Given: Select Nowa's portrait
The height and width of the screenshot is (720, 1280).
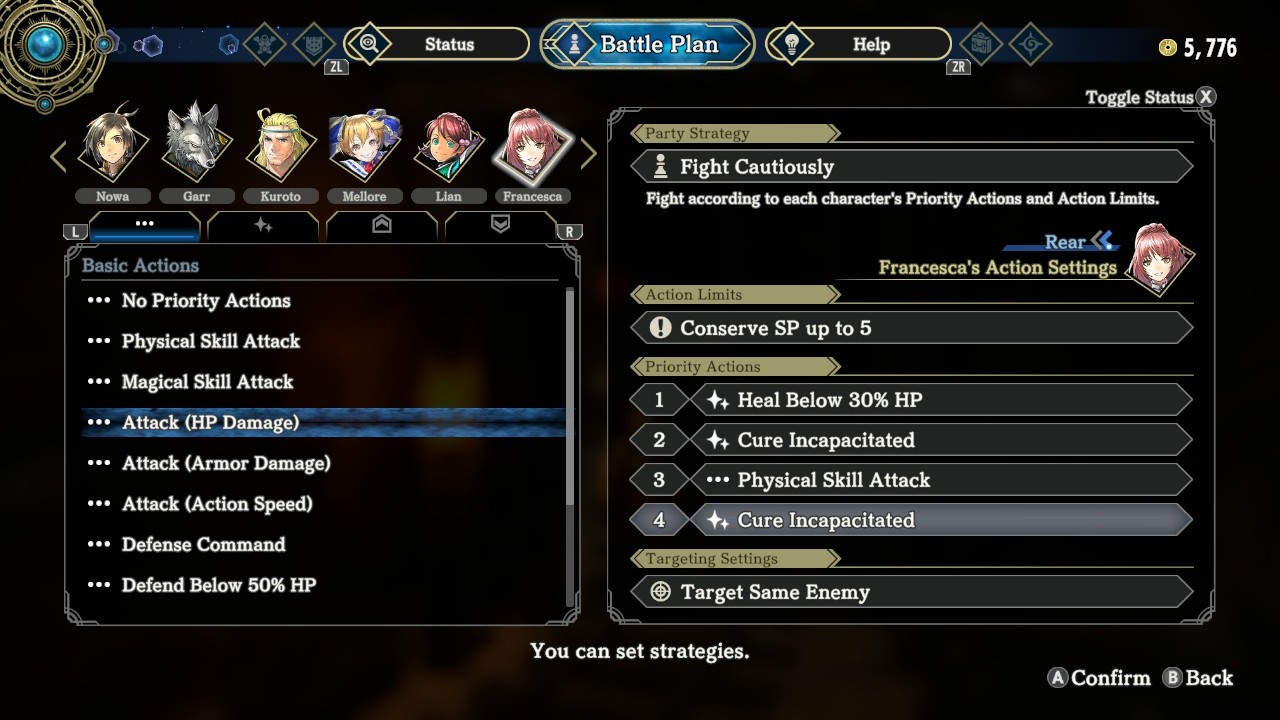Looking at the screenshot, I should (112, 146).
